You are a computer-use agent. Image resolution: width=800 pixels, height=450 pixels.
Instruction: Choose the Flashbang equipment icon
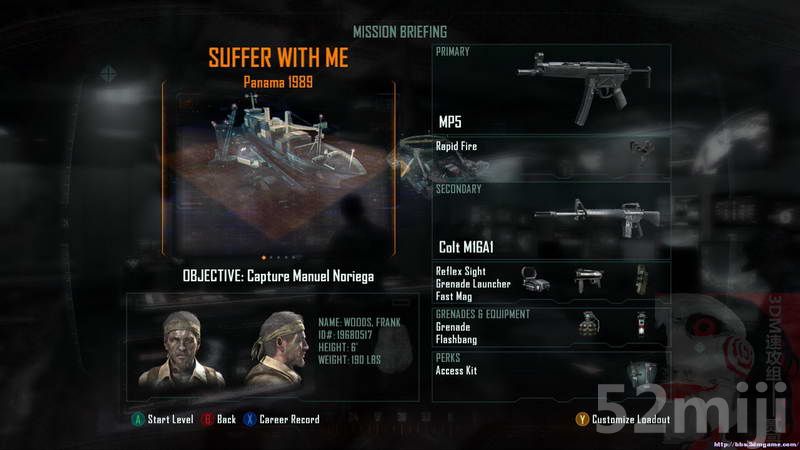(x=640, y=322)
